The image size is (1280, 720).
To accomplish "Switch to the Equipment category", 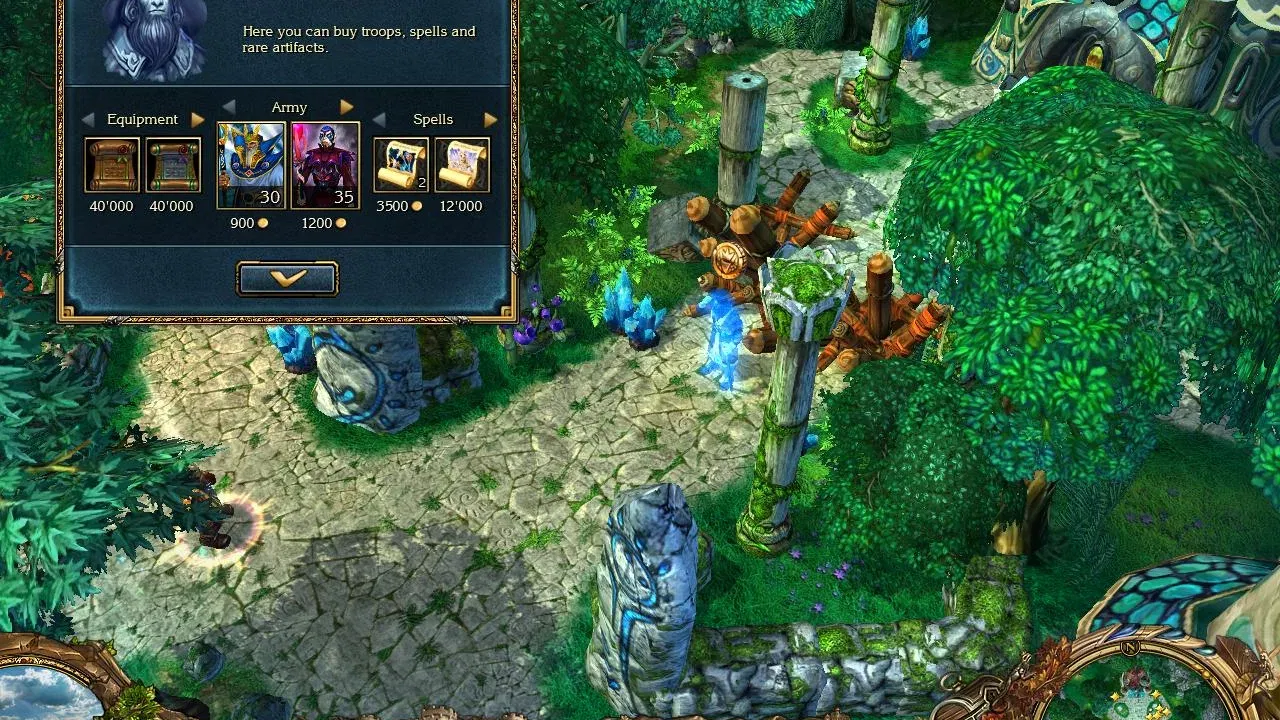I will coord(141,118).
